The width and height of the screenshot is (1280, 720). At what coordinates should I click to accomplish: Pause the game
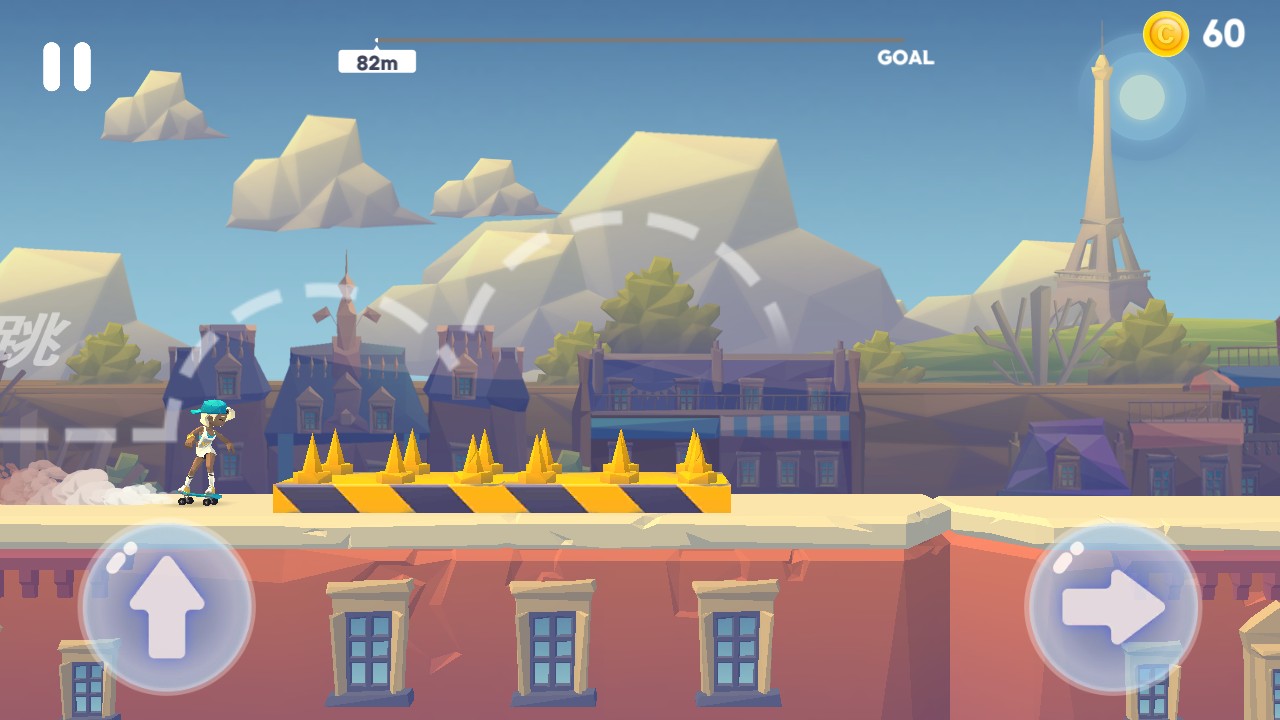(x=67, y=66)
